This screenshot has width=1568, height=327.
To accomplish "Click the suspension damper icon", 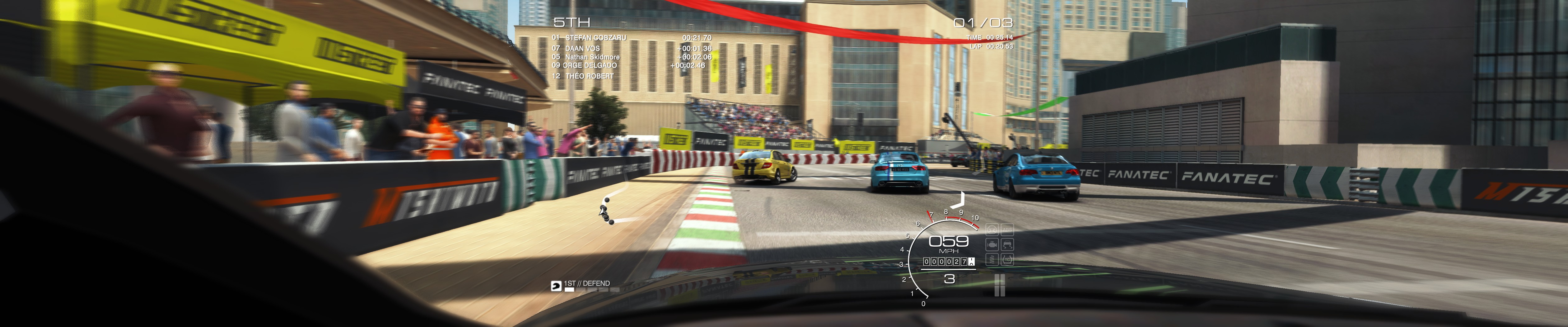I will (992, 259).
